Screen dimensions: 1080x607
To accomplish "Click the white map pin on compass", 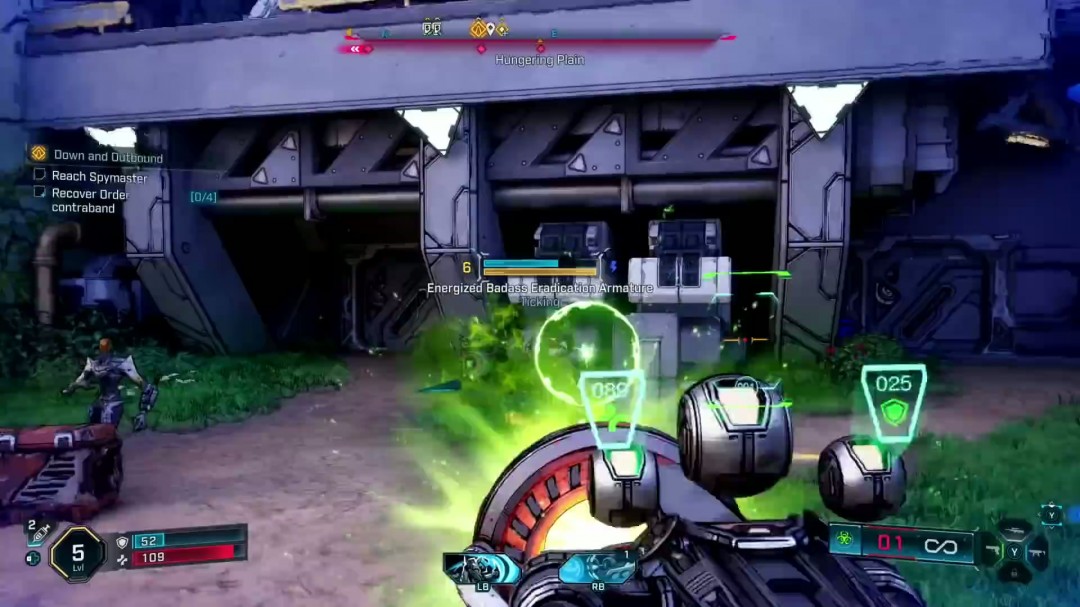I will coord(491,29).
